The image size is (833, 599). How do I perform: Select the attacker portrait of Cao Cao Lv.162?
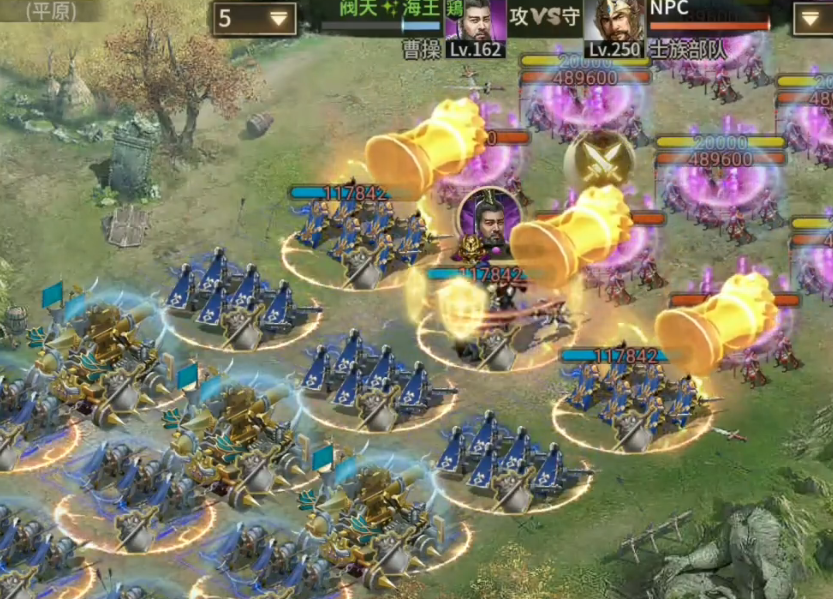(474, 22)
